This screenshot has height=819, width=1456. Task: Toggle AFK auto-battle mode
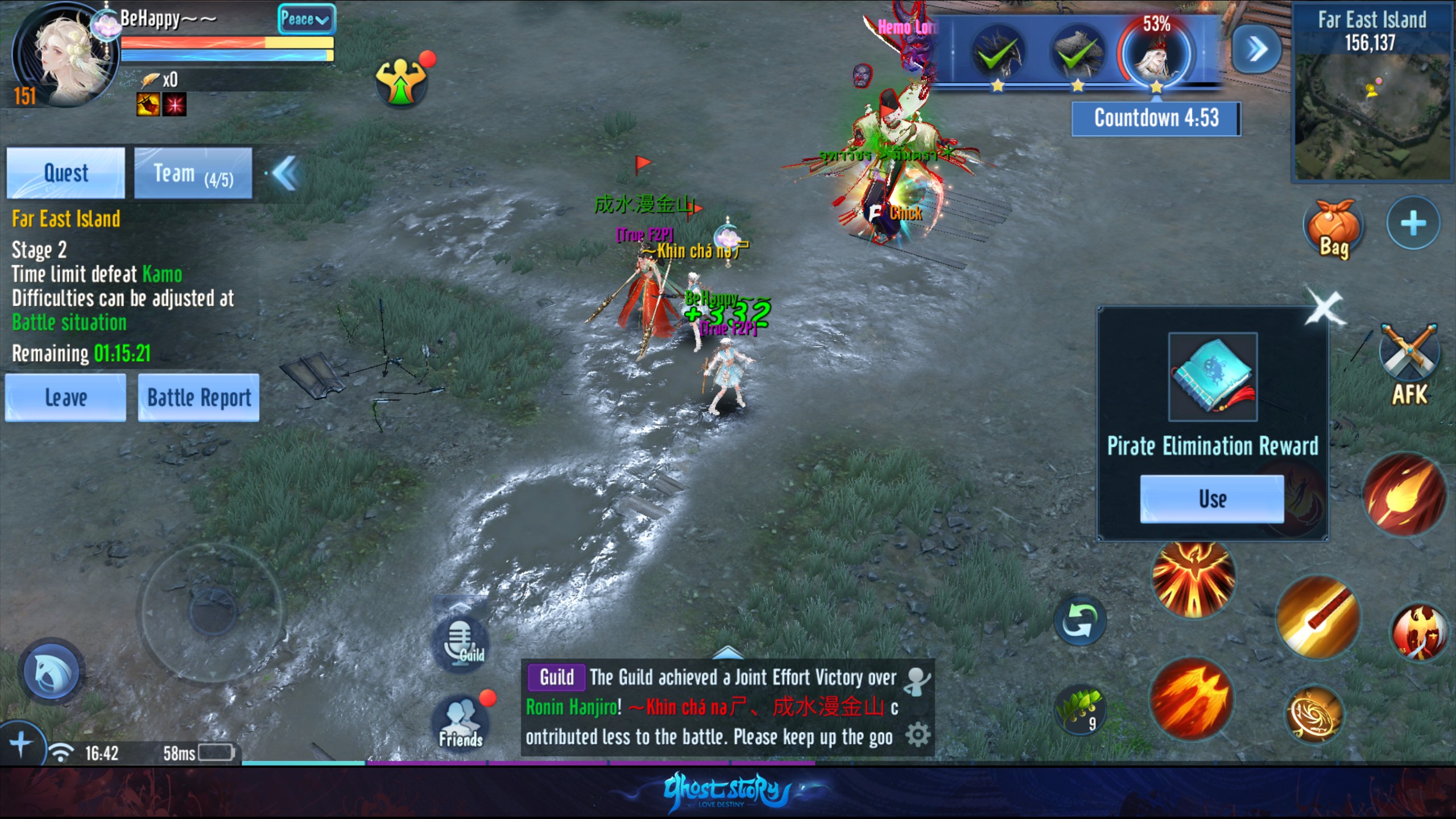[x=1409, y=364]
